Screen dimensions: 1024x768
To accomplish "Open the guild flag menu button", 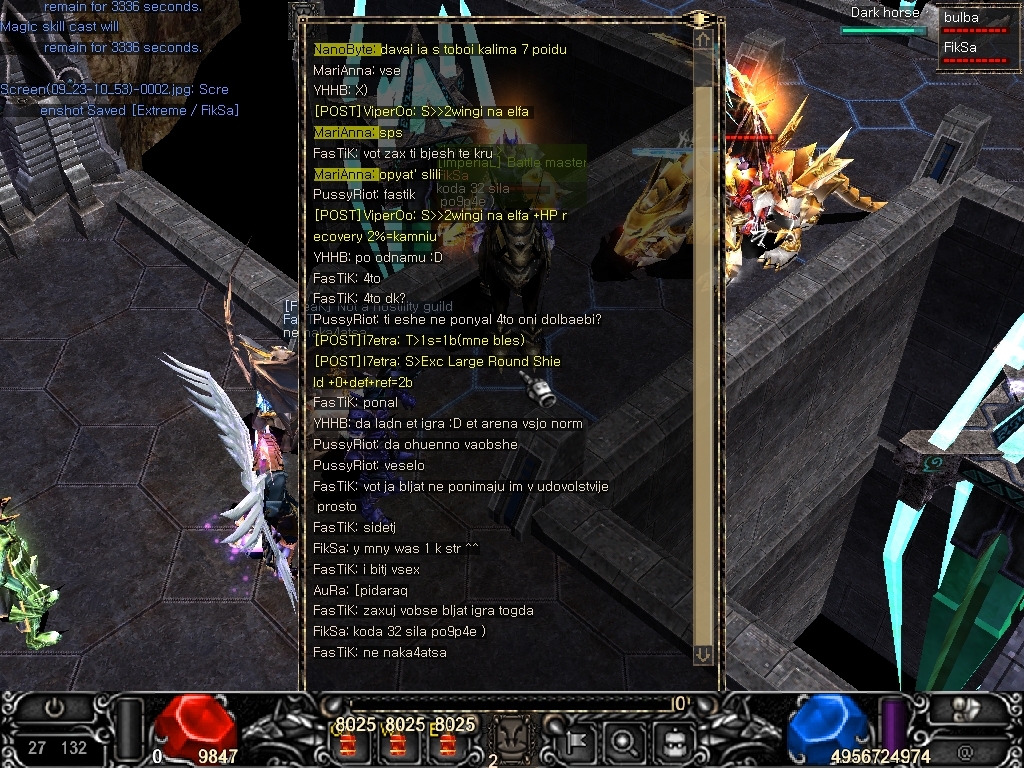I will [578, 742].
